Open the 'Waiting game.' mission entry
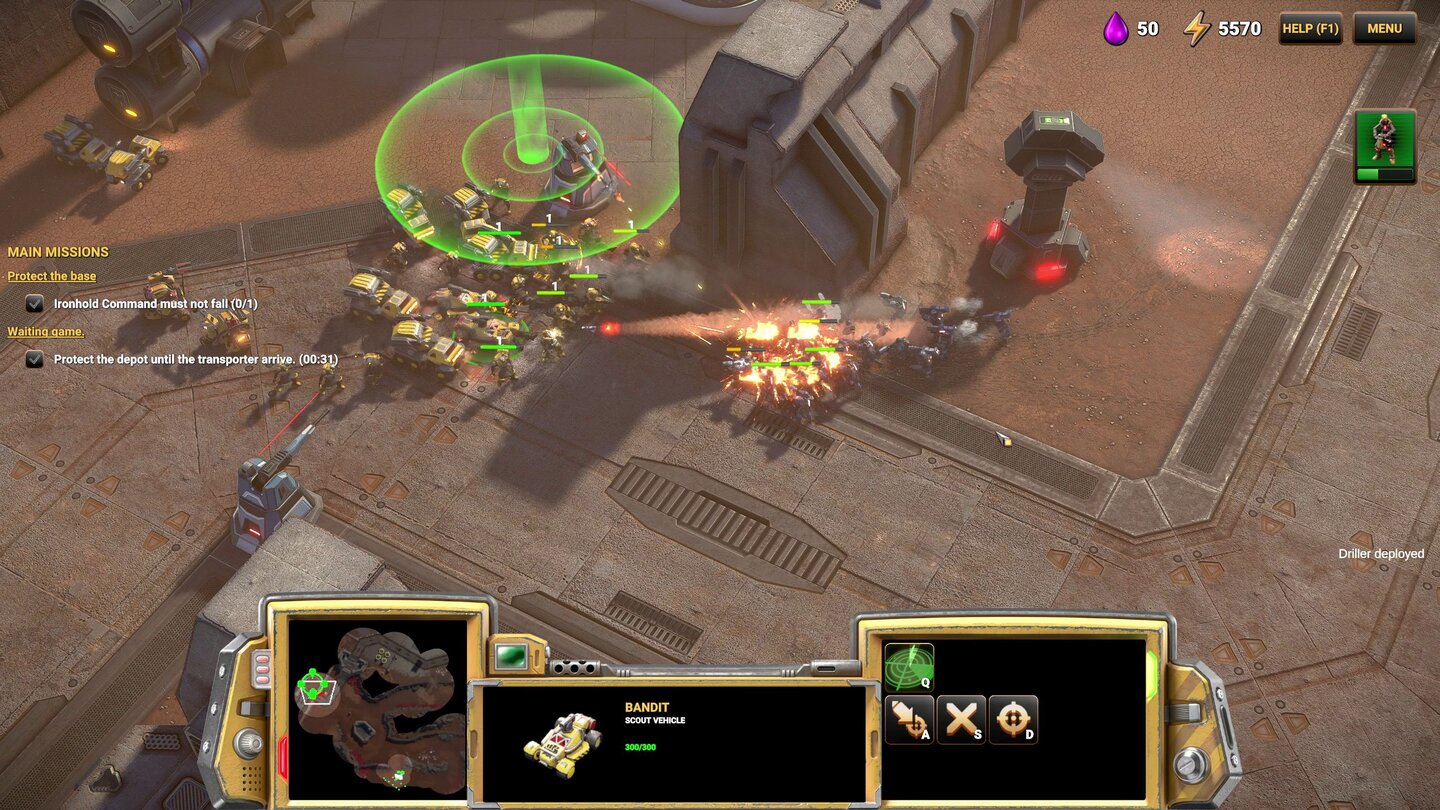 46,331
